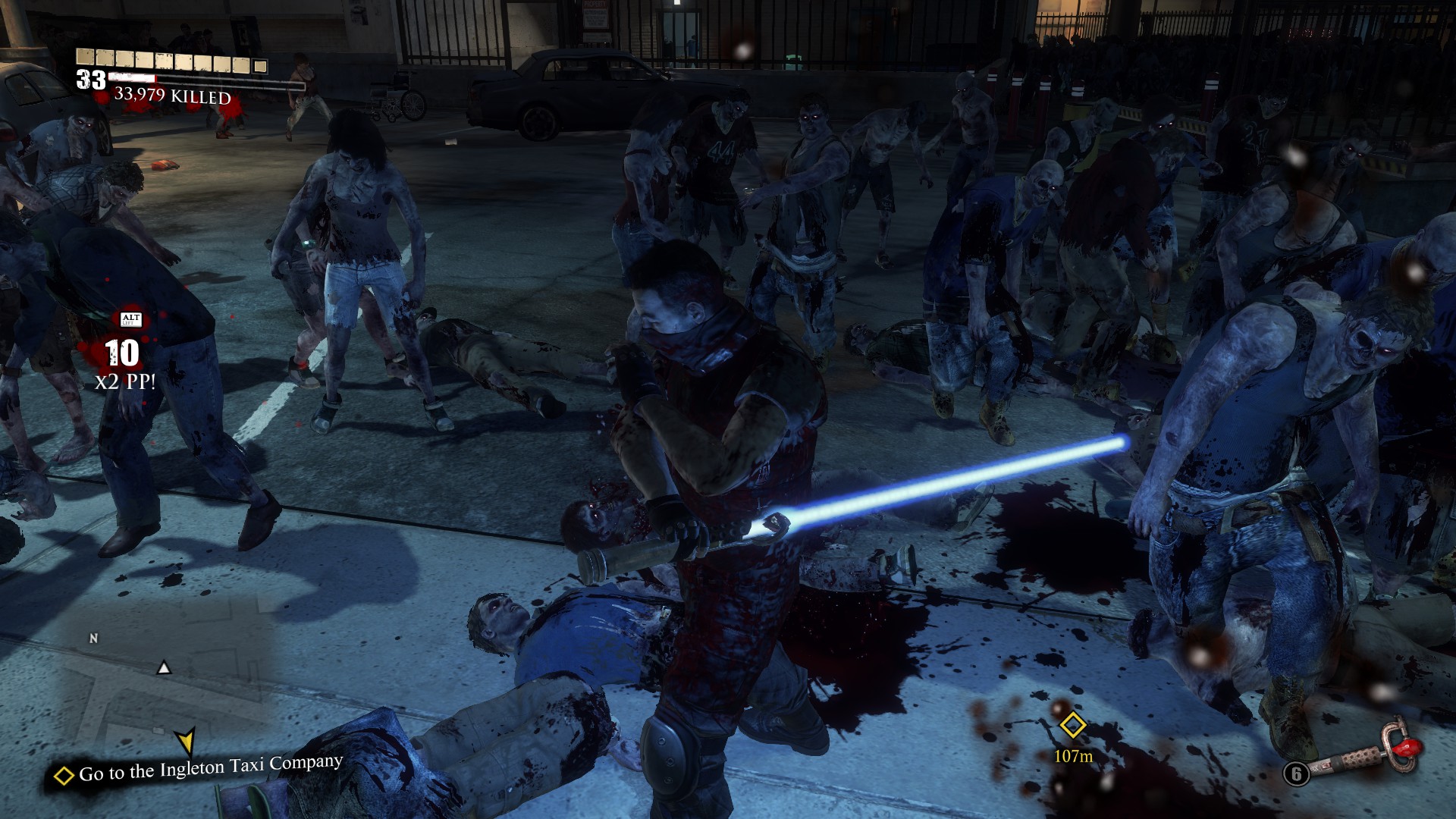The width and height of the screenshot is (1456, 819).
Task: Click the yellow diamond waypoint marker
Action: click(x=1072, y=725)
